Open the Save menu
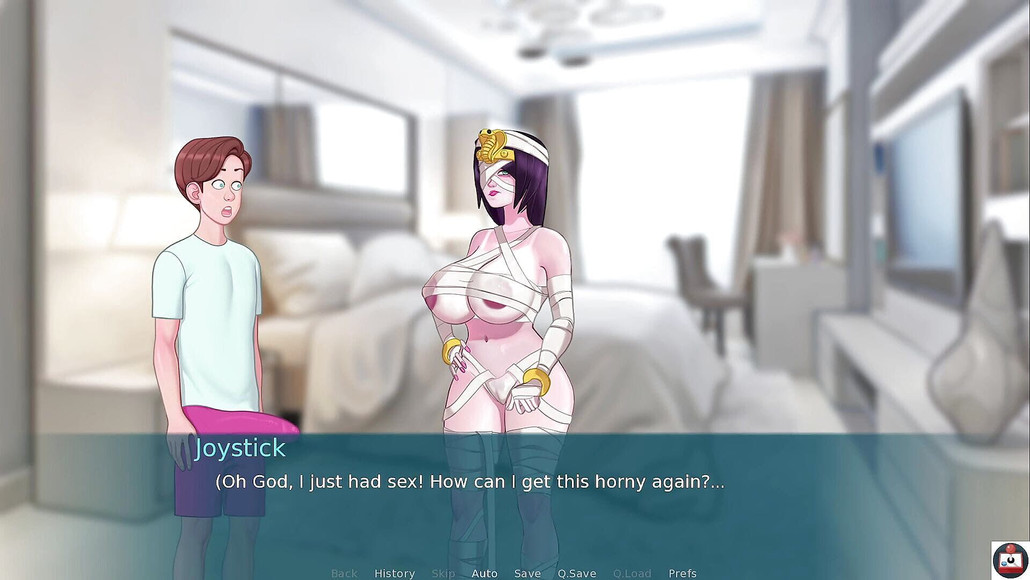 pos(527,573)
